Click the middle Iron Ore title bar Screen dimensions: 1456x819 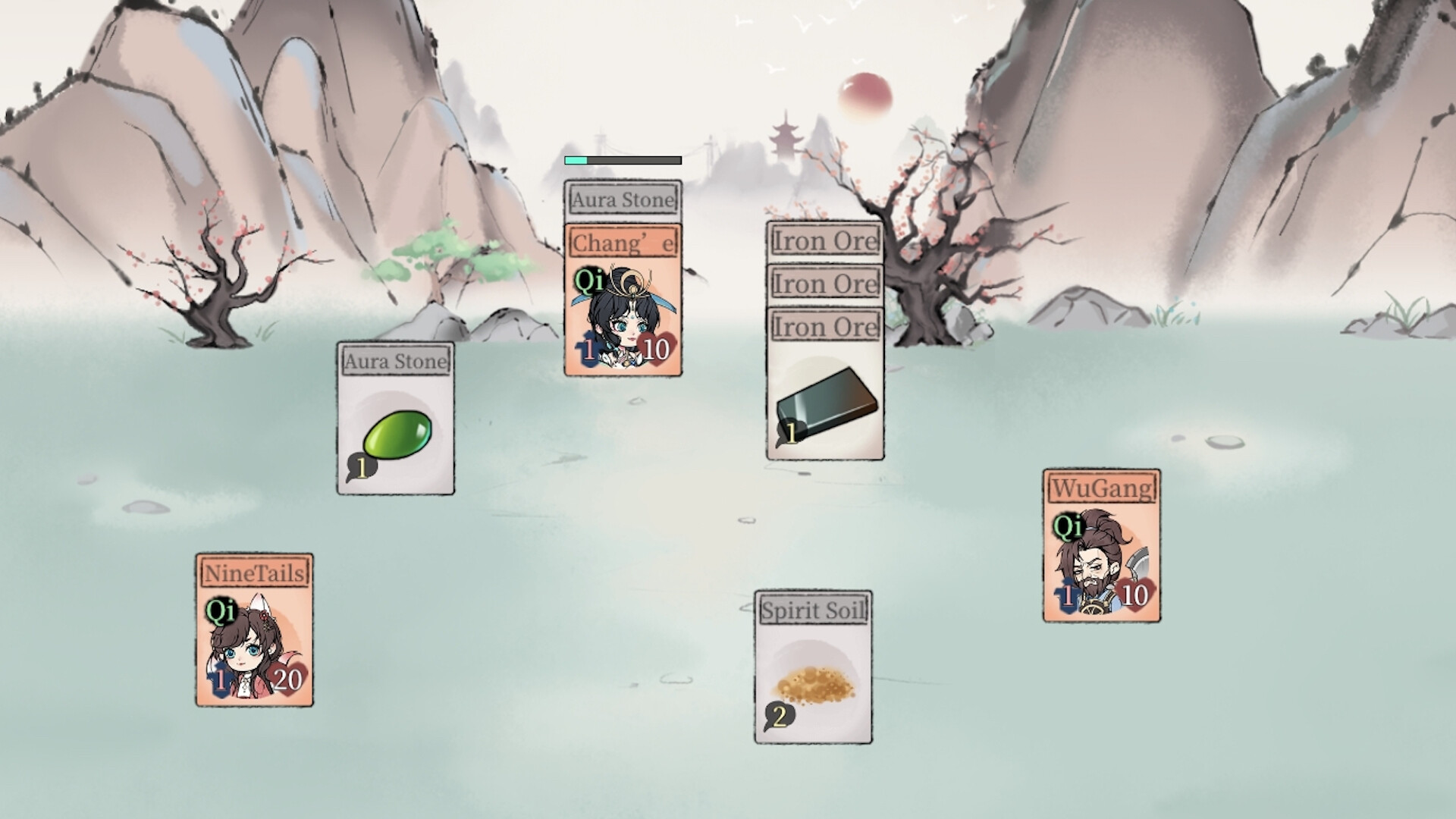tap(824, 284)
